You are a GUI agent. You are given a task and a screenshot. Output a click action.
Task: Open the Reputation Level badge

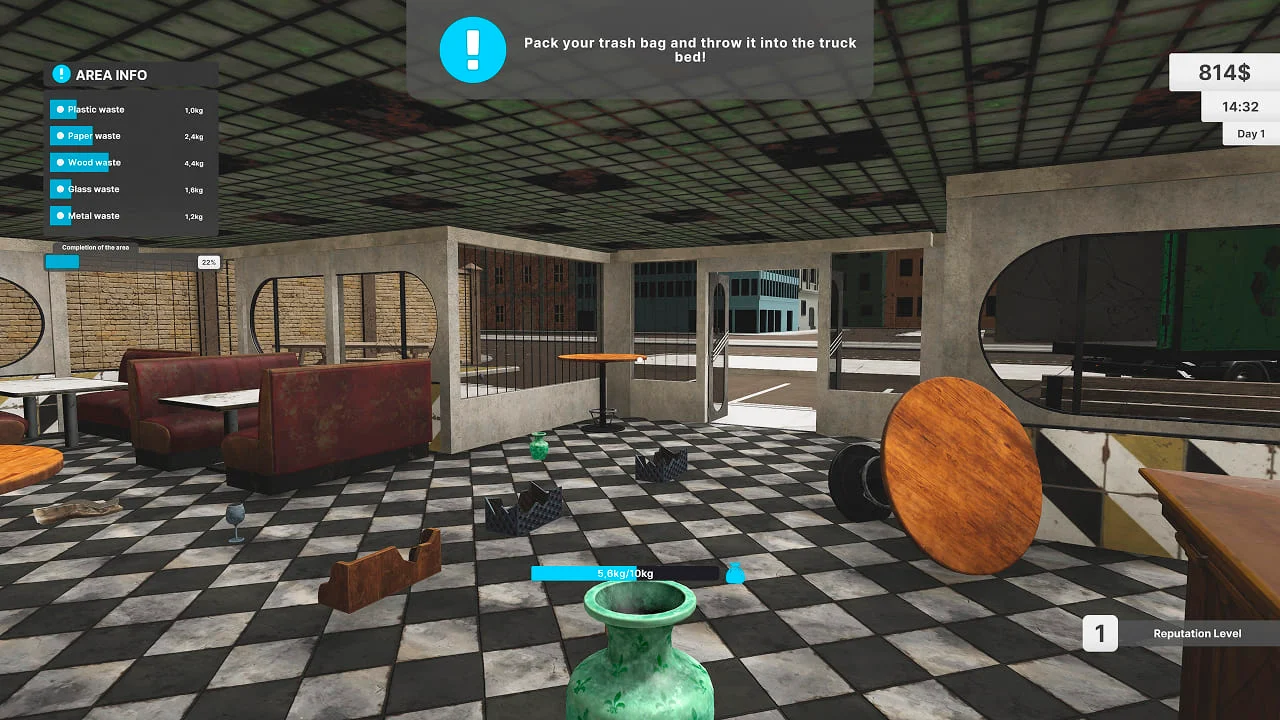[1180, 633]
